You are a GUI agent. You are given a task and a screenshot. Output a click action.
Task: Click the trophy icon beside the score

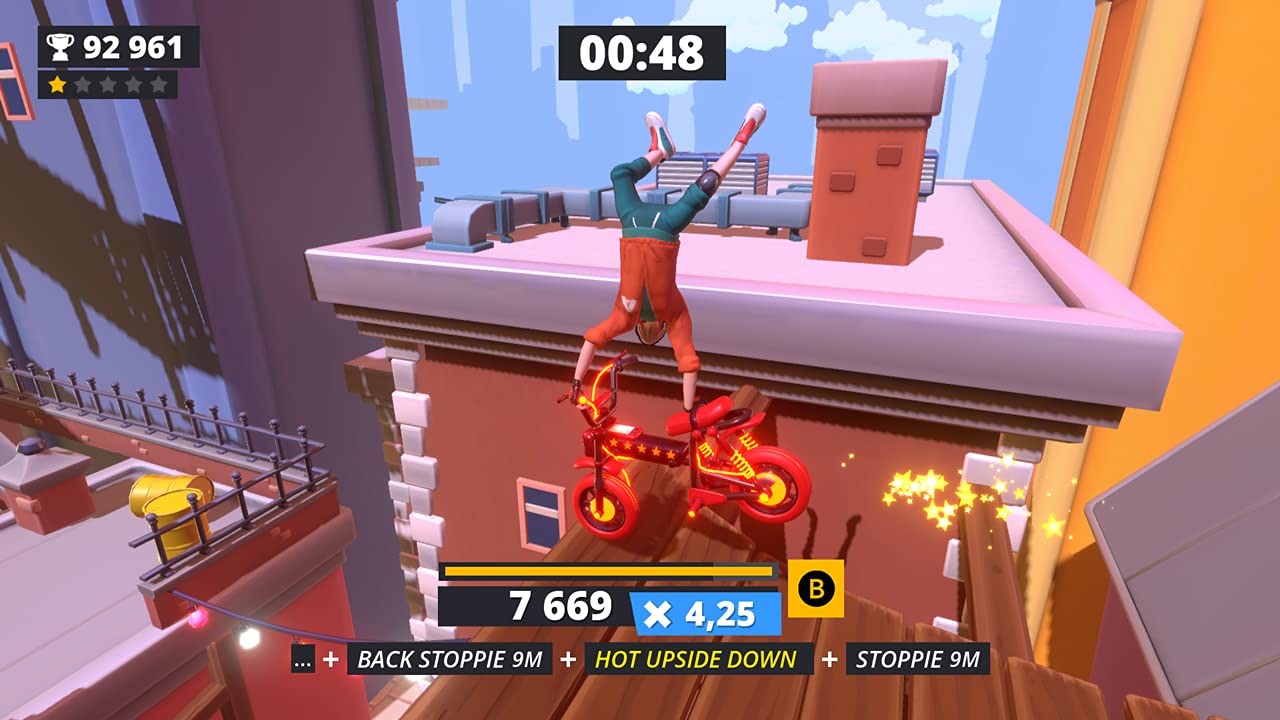tap(58, 45)
